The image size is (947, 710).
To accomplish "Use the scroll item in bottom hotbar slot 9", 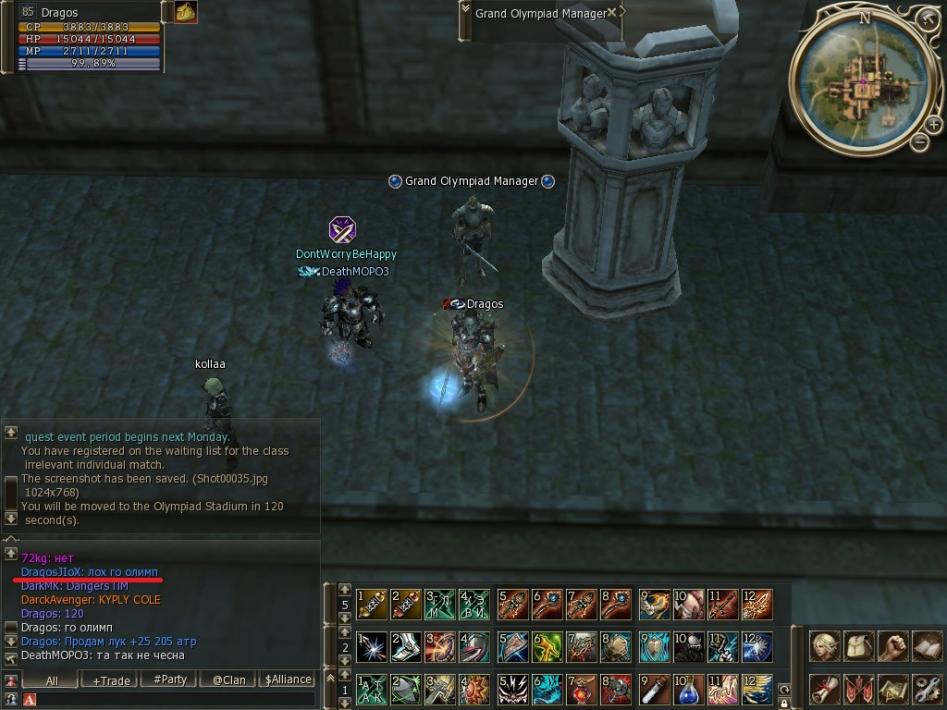I will click(655, 689).
